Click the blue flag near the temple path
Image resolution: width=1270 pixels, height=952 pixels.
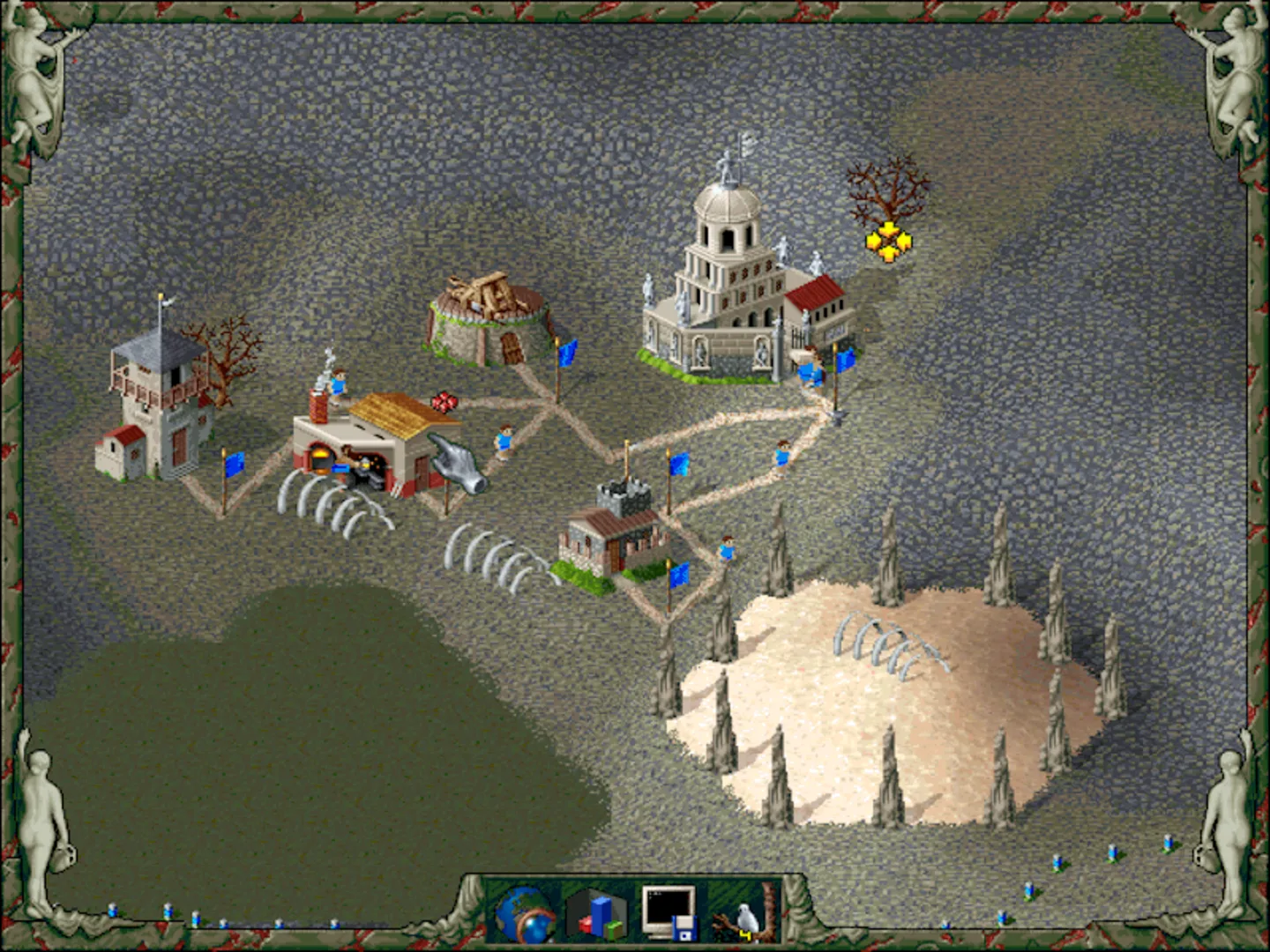point(844,361)
